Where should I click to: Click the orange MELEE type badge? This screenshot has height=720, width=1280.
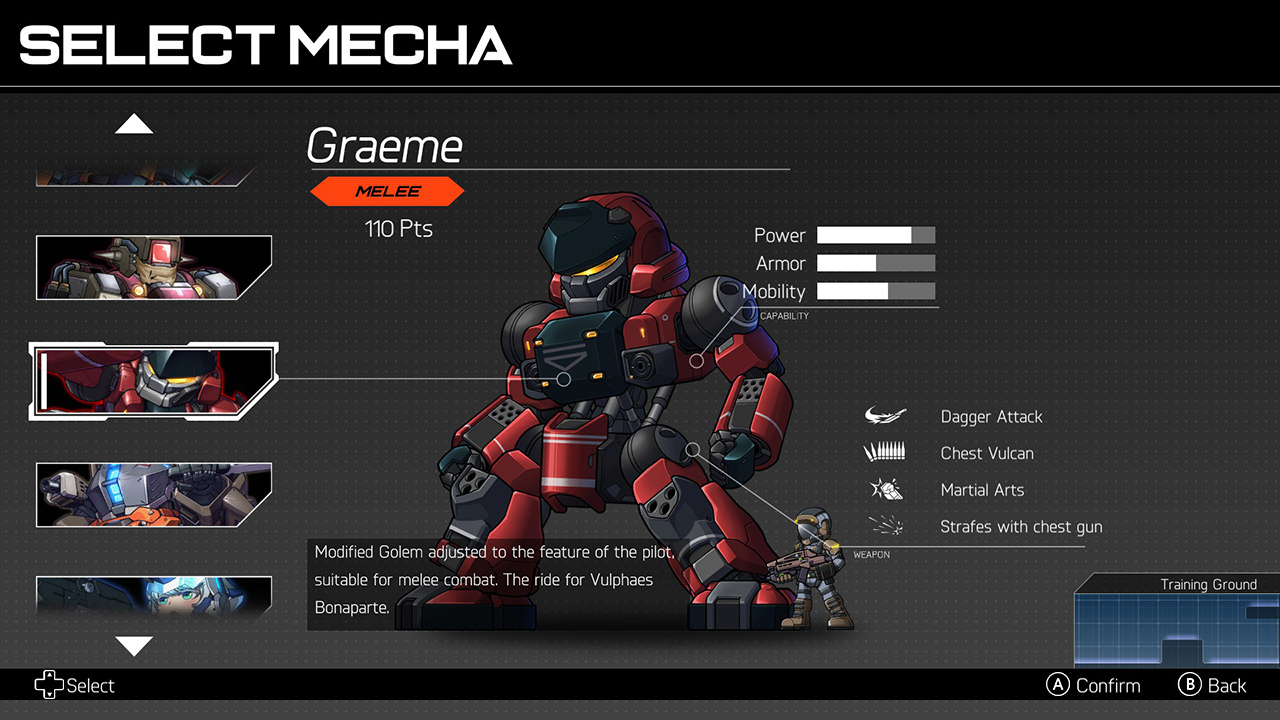(388, 191)
